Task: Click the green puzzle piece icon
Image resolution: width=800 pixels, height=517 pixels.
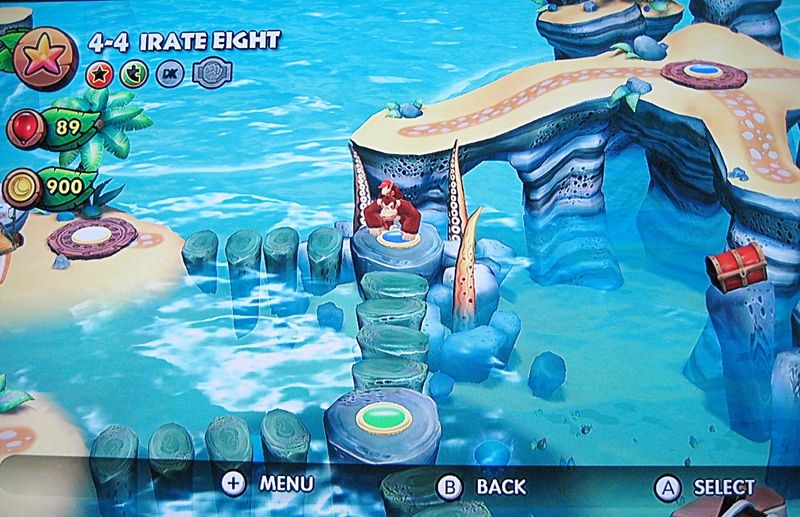Action: [132, 73]
